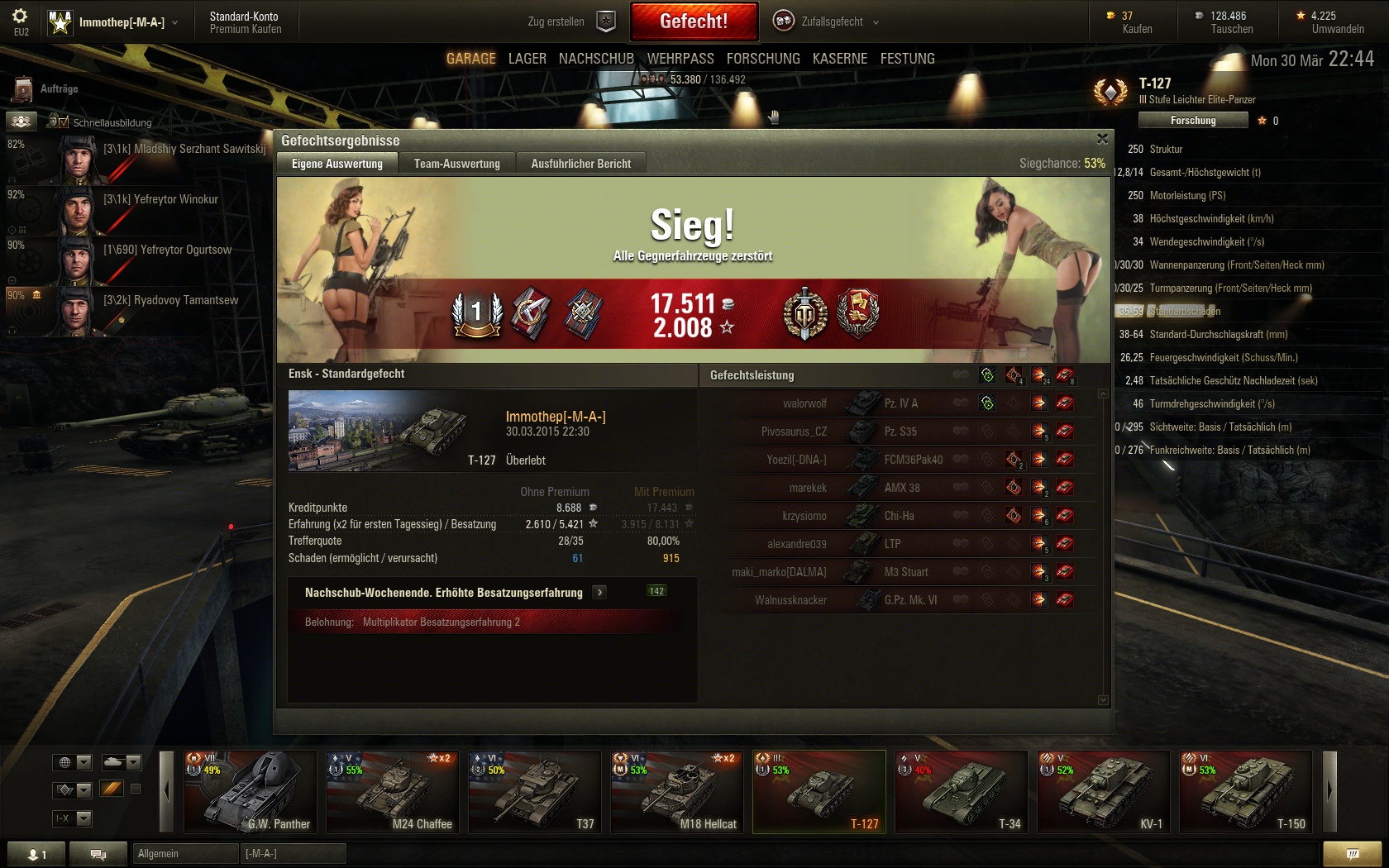Image resolution: width=1389 pixels, height=868 pixels.
Task: Go to the NACHSCHUB section
Action: click(596, 59)
